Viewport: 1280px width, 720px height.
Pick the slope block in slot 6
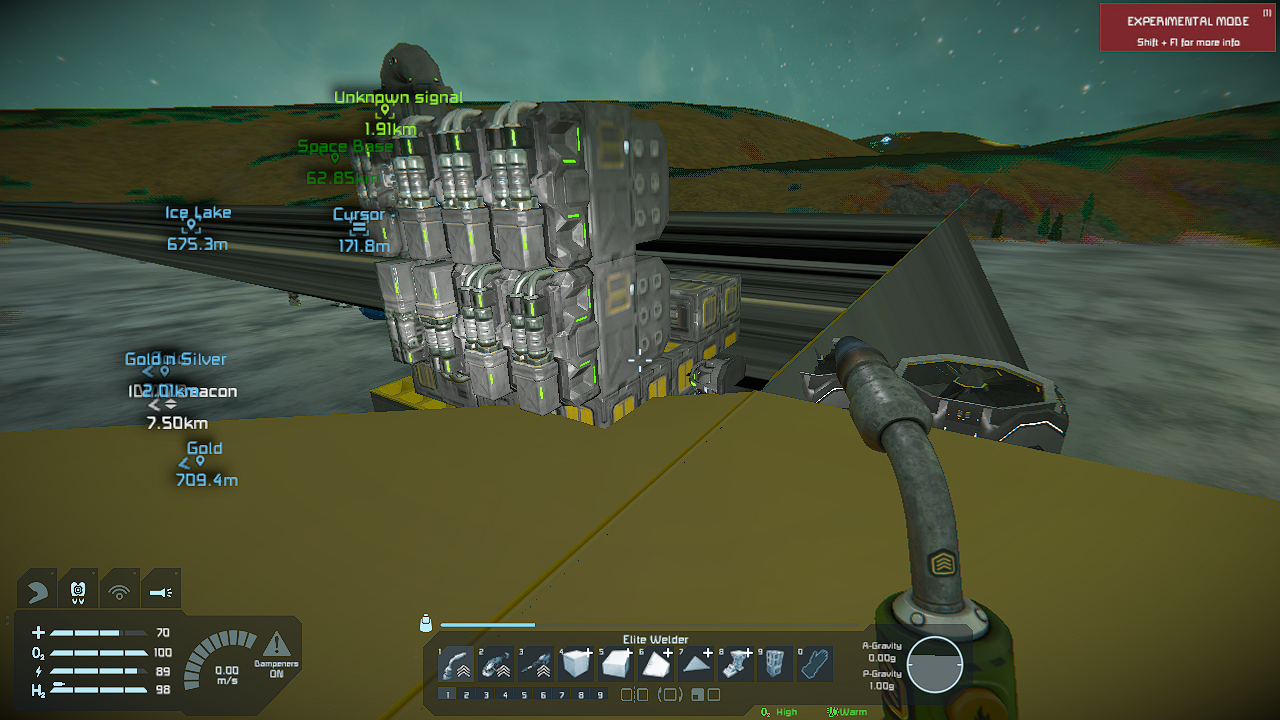(656, 663)
